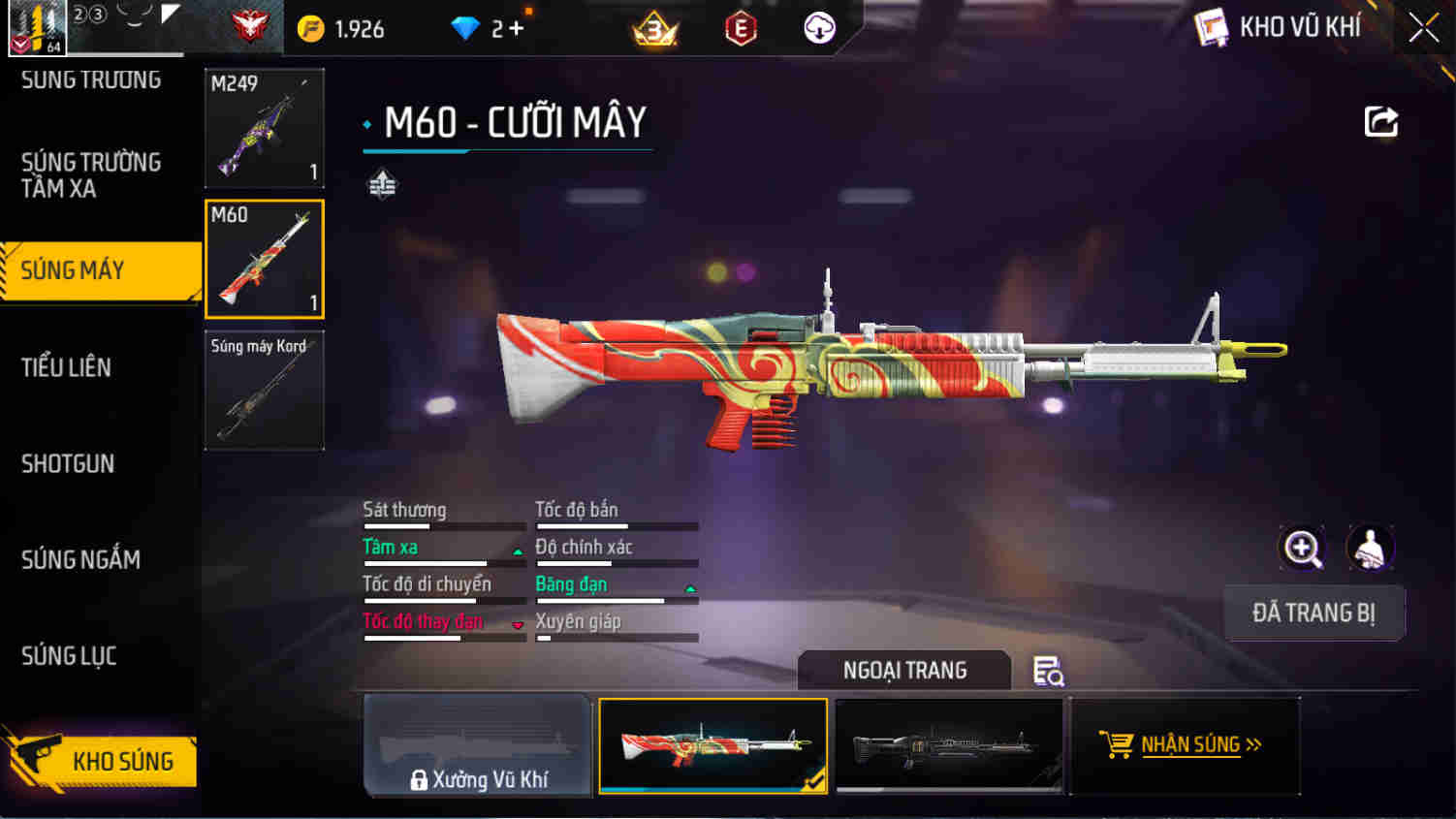
Task: Pick the Súng máy Kord thumbnail
Action: pos(264,390)
